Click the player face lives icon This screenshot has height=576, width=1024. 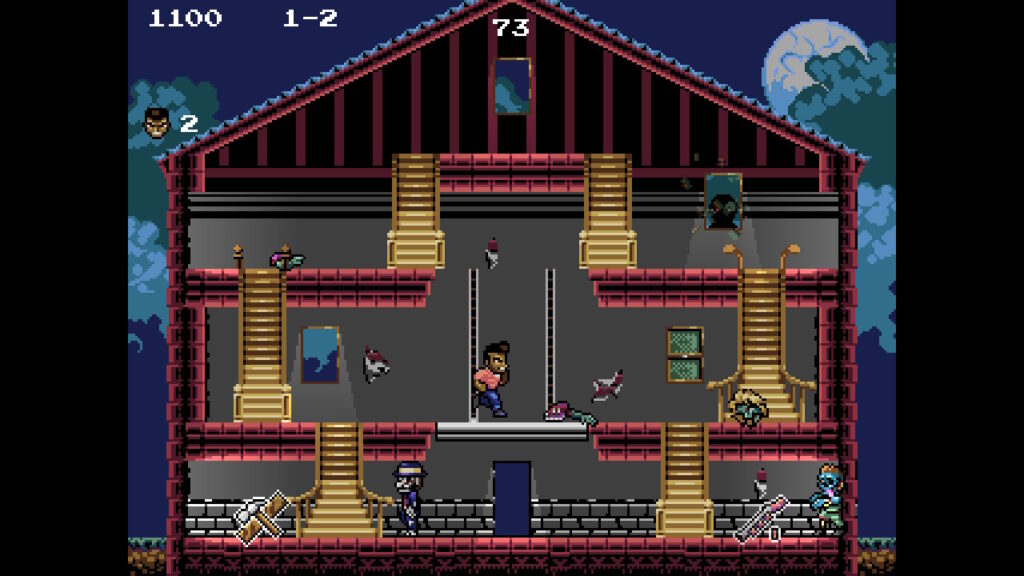[x=157, y=122]
